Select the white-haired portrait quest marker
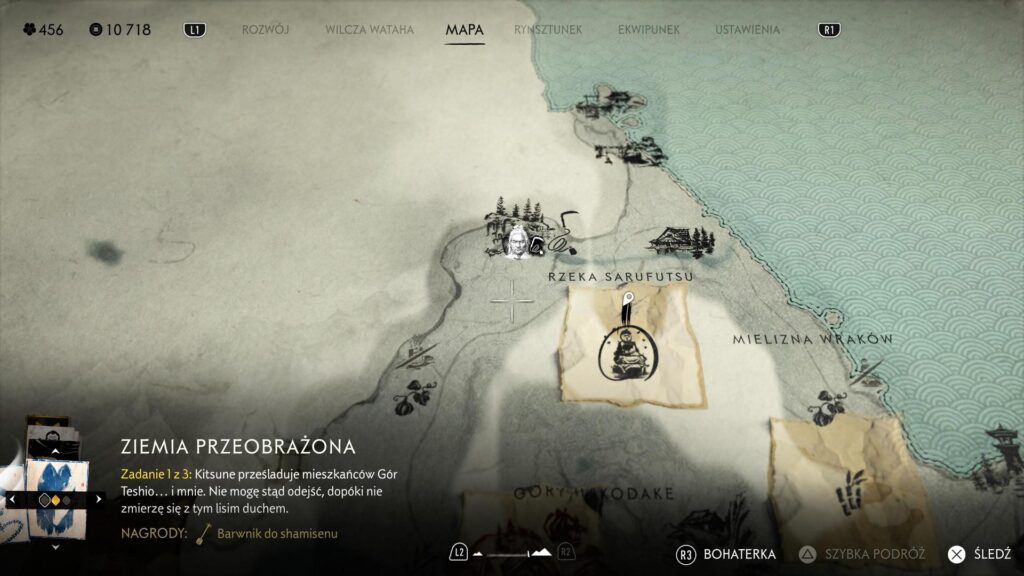The image size is (1024, 576). tap(517, 241)
